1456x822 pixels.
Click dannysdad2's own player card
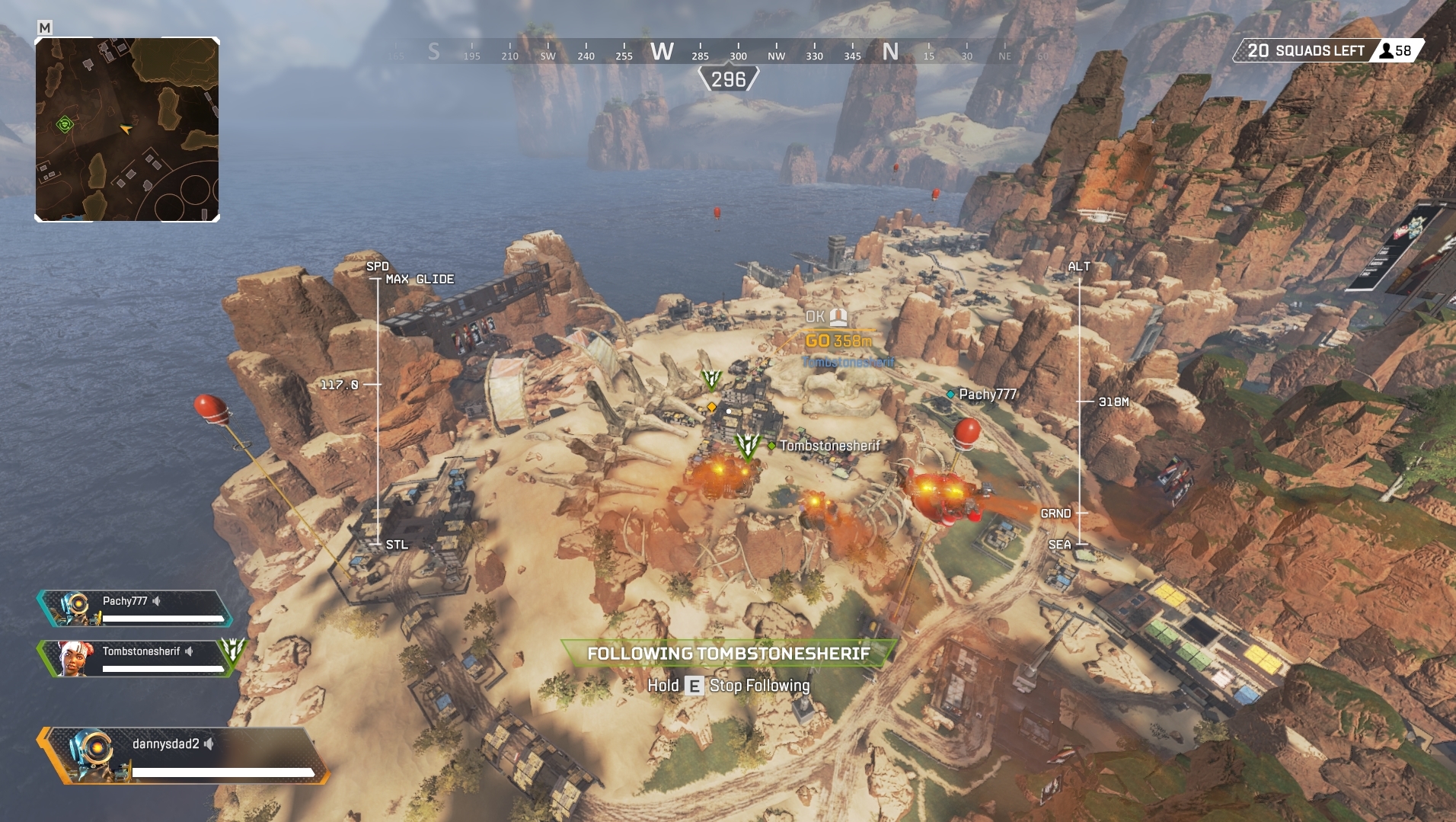[184, 755]
